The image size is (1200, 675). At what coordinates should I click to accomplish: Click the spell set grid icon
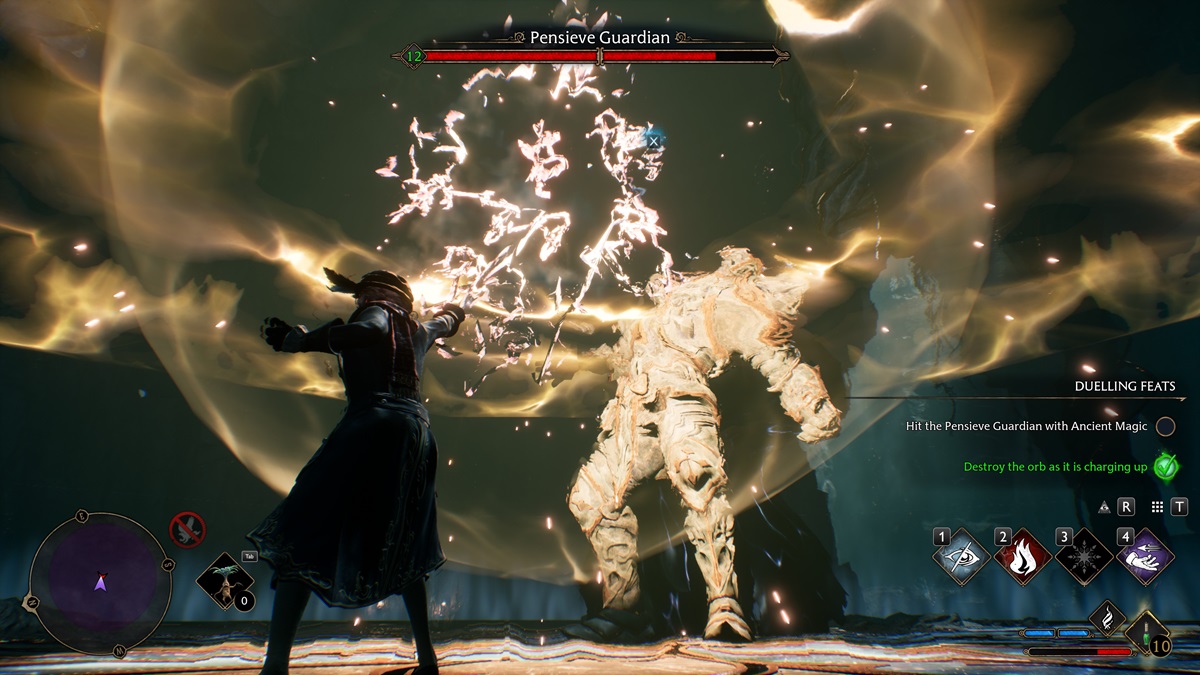coord(1157,507)
